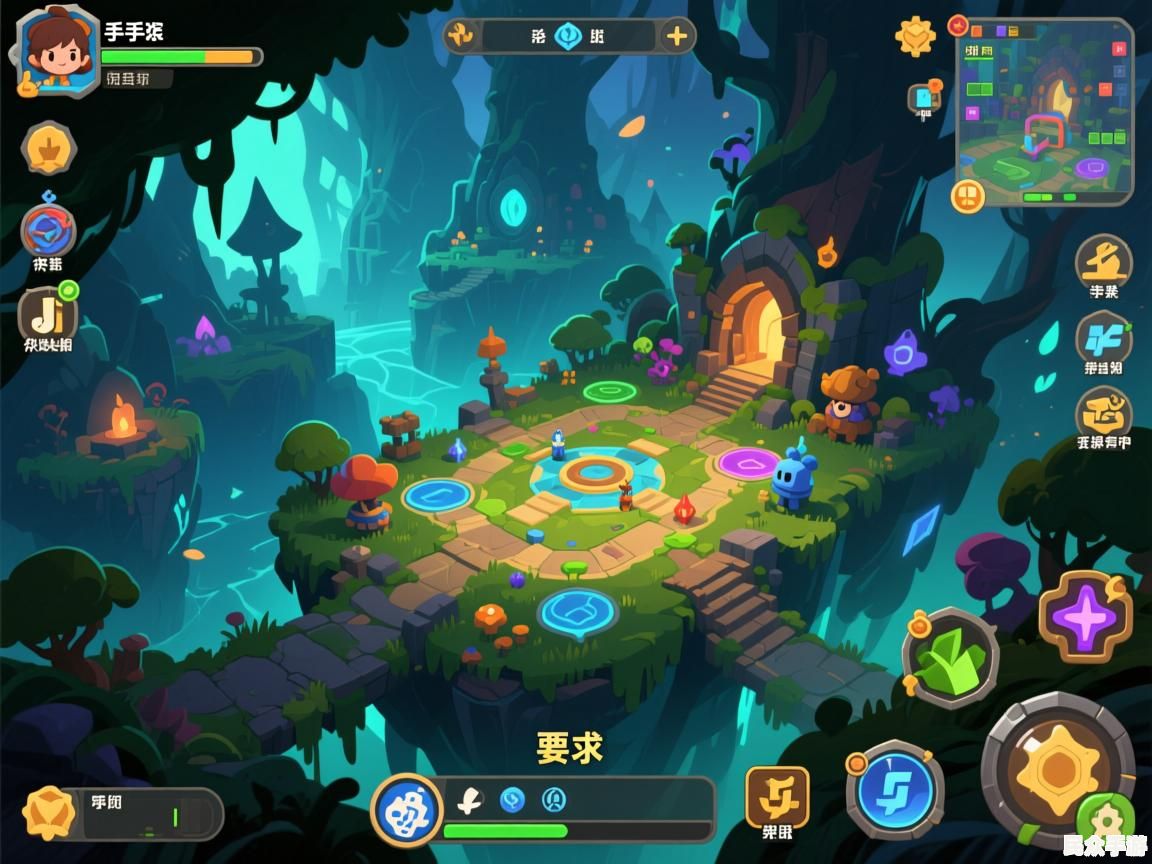Tap the square brown rune button

point(777,797)
